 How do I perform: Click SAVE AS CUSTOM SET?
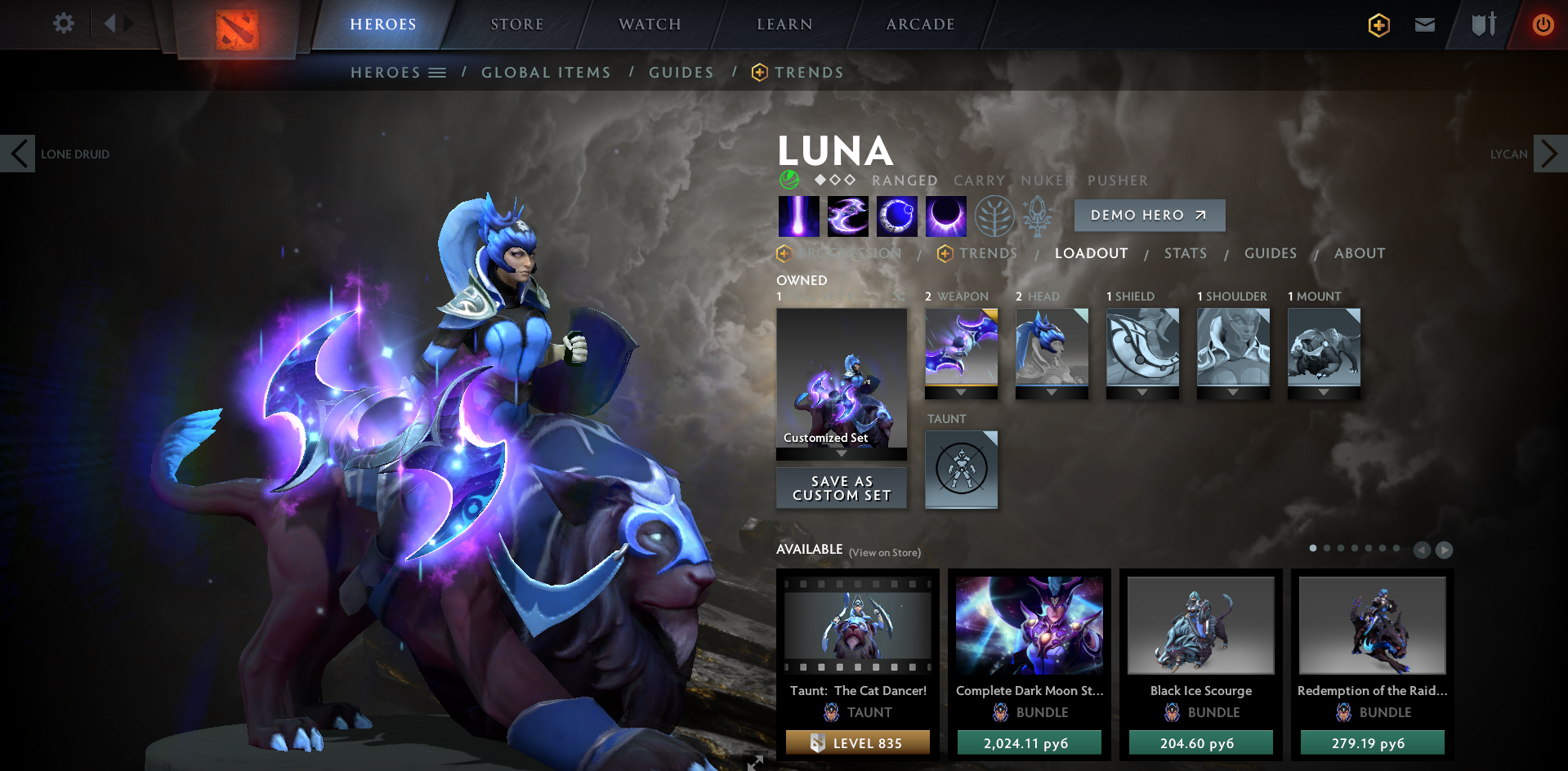click(x=841, y=488)
